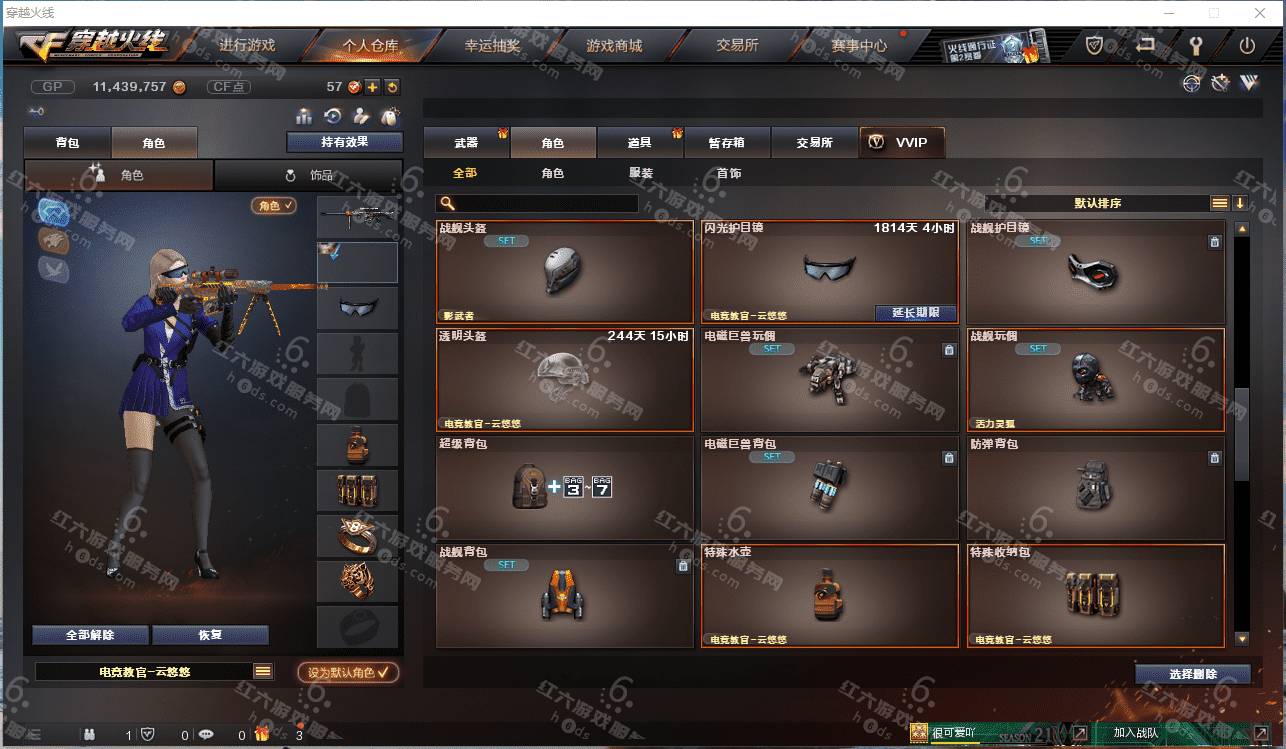Show the VVIP tab
This screenshot has height=749, width=1286.
click(901, 143)
